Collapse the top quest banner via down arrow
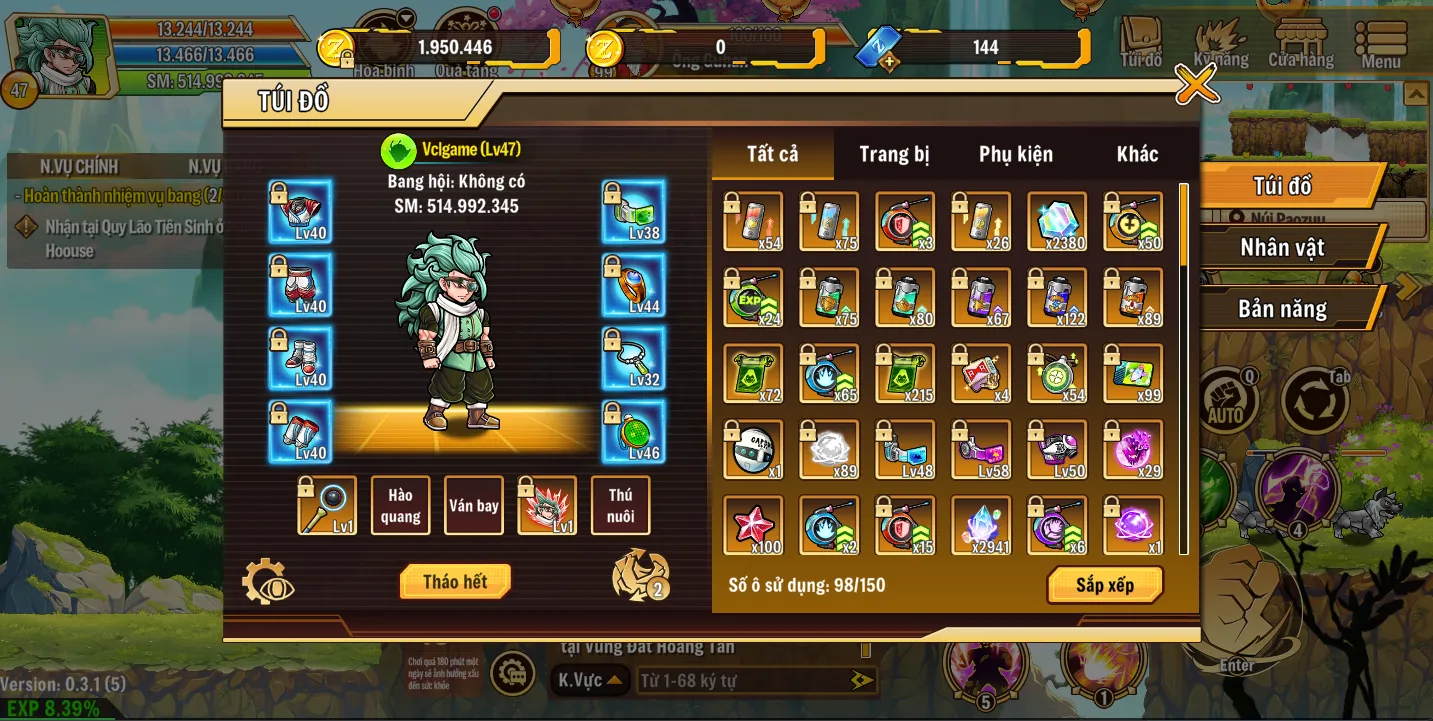The image size is (1433, 721). 404,17
